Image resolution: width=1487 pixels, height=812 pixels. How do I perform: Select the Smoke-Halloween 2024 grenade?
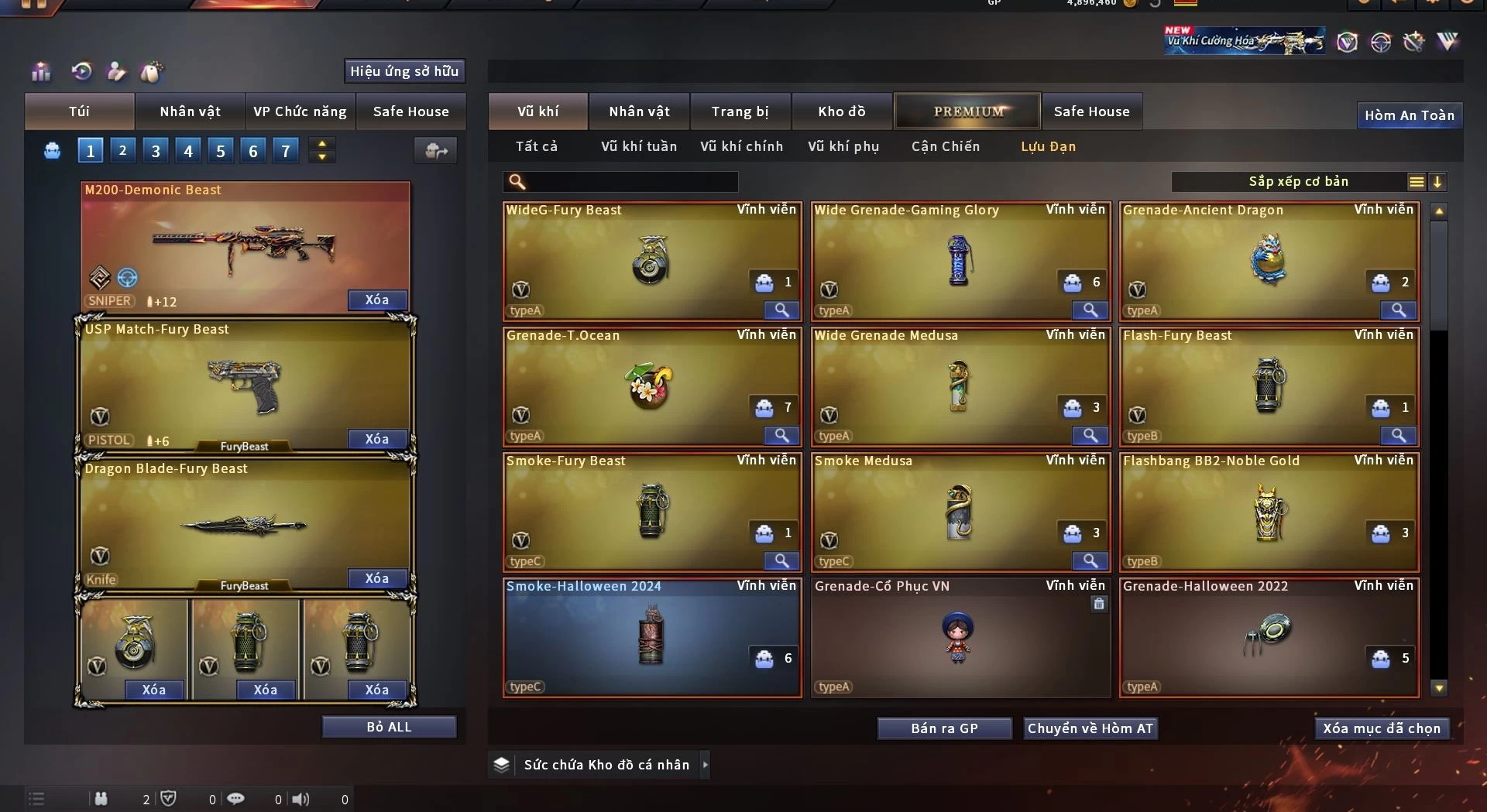tap(651, 638)
